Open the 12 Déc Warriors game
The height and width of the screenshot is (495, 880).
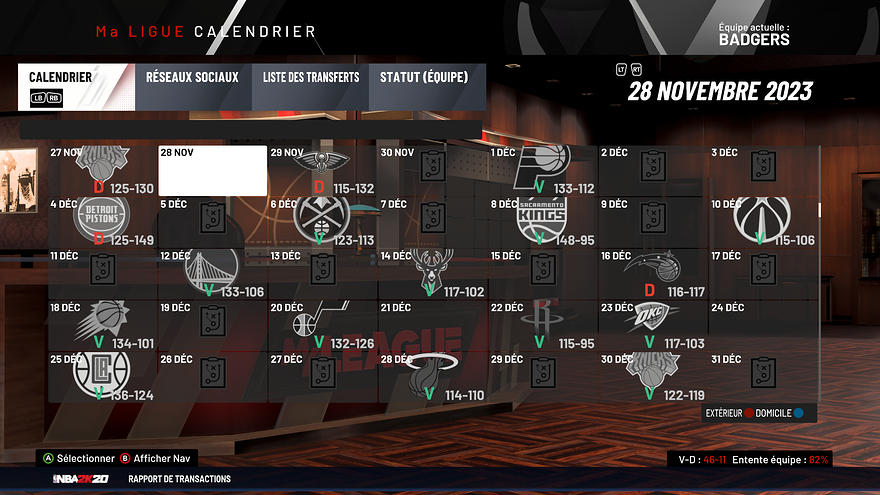[212, 273]
